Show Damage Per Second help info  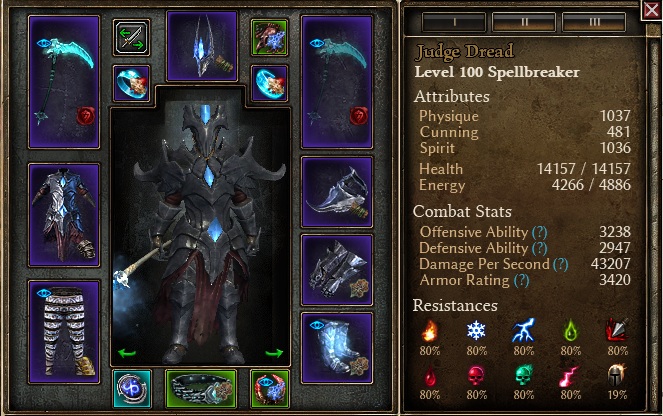click(x=560, y=264)
